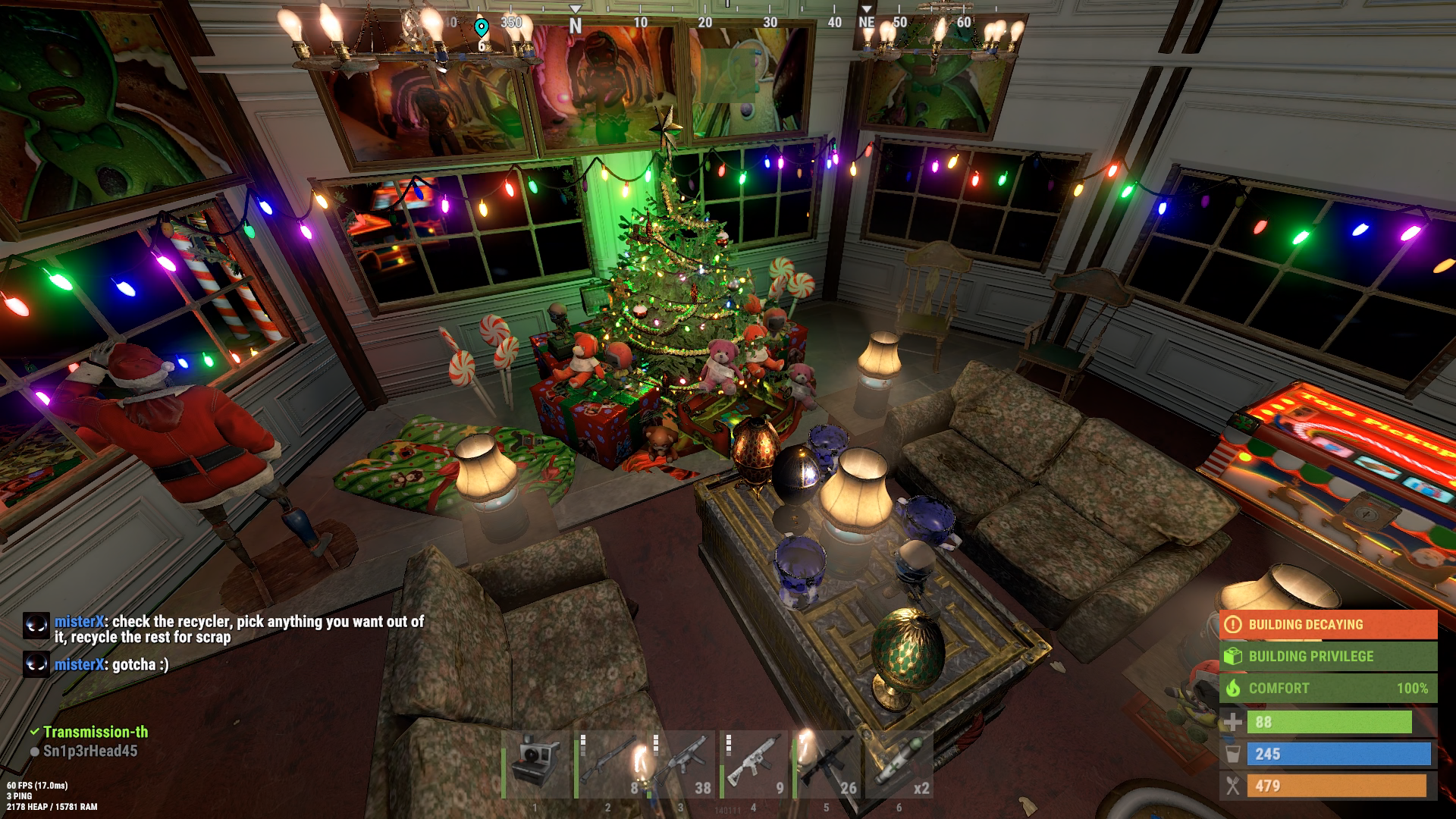Select the medical syringe stack slot
This screenshot has height=819, width=1456.
pos(900,764)
